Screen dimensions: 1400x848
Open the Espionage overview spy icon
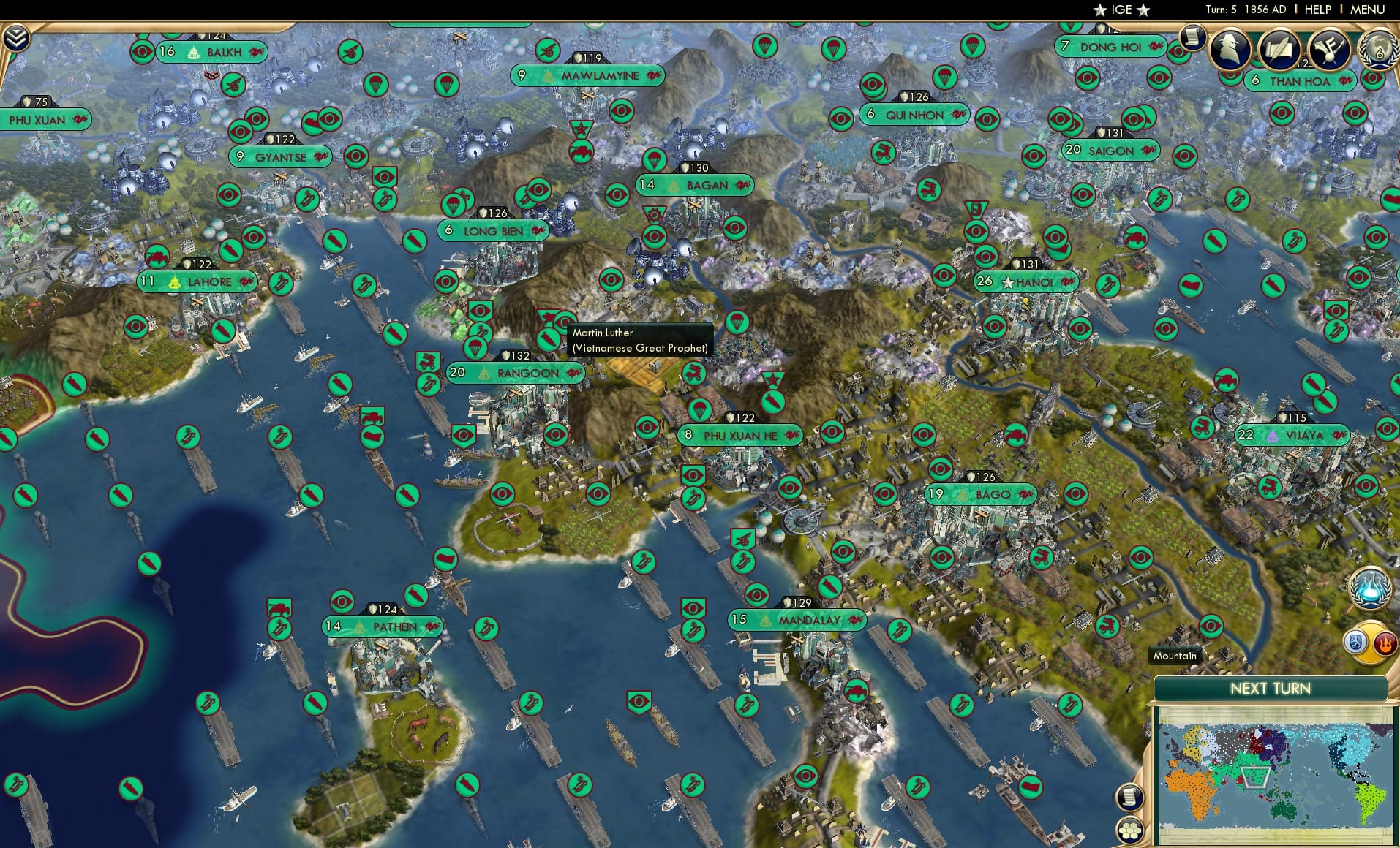1230,48
